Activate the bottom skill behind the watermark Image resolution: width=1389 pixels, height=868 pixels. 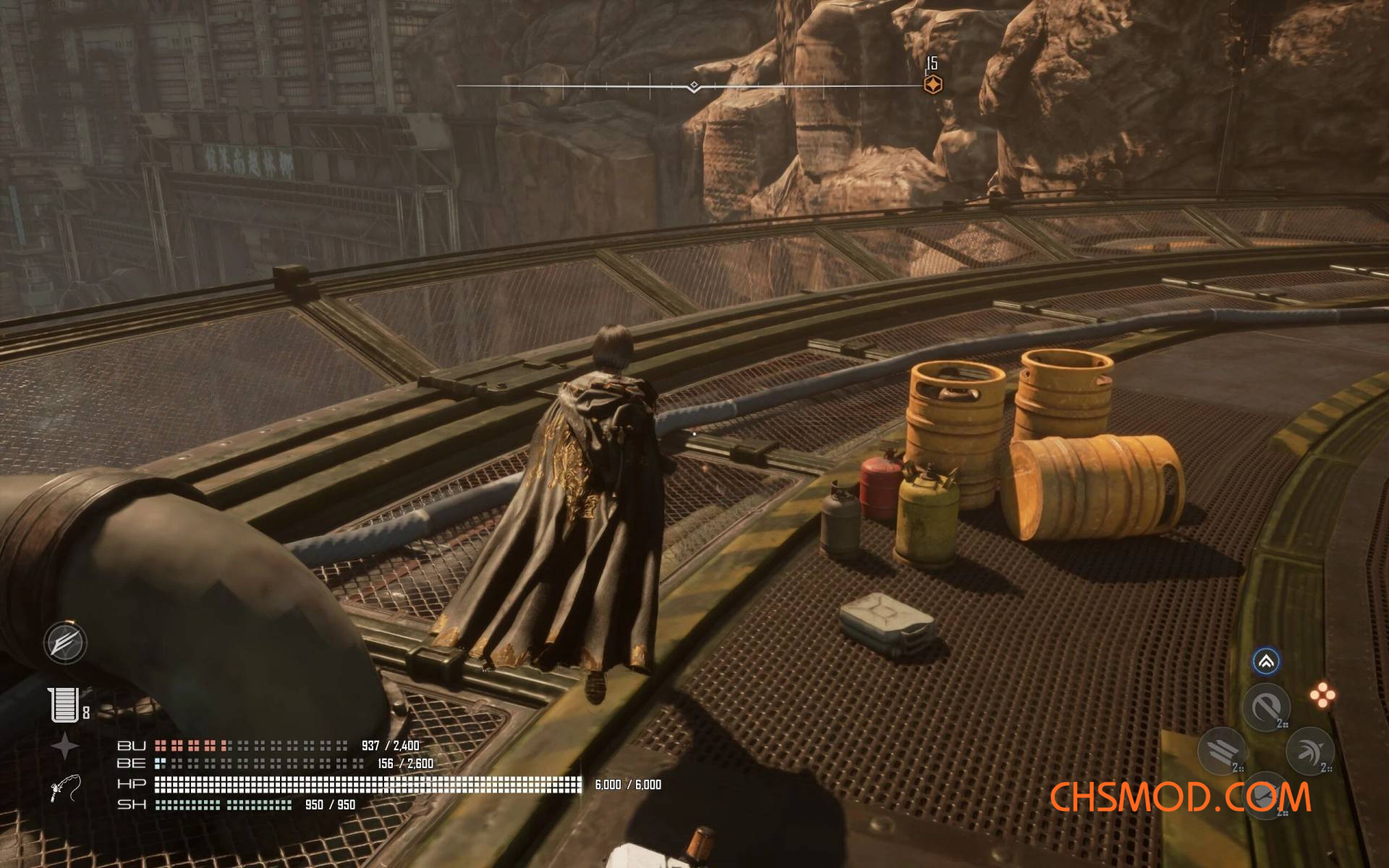[1266, 796]
